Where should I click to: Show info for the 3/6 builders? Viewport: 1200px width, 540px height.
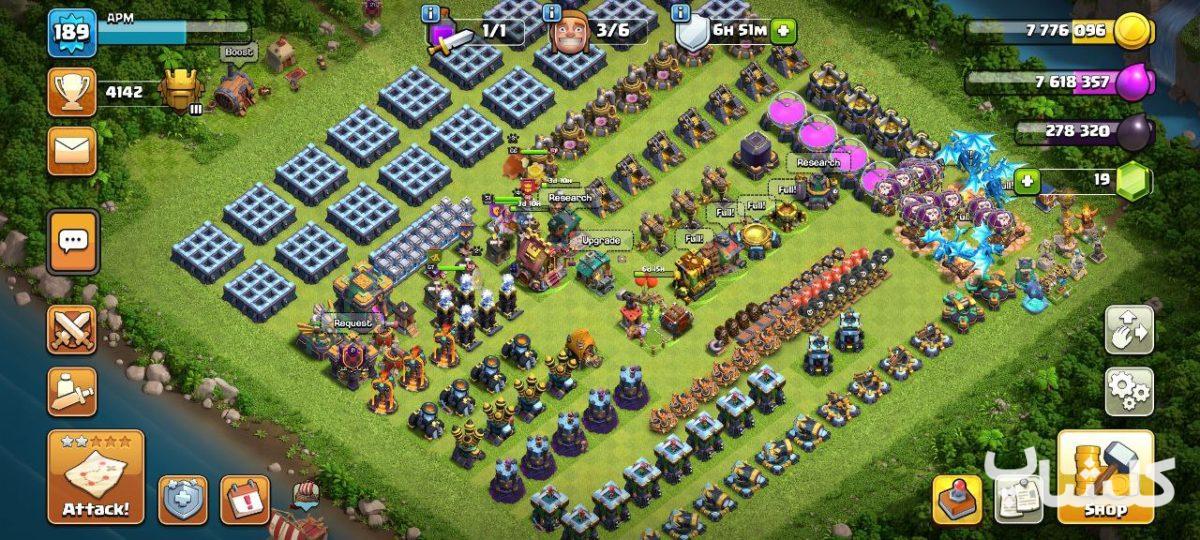click(x=551, y=13)
